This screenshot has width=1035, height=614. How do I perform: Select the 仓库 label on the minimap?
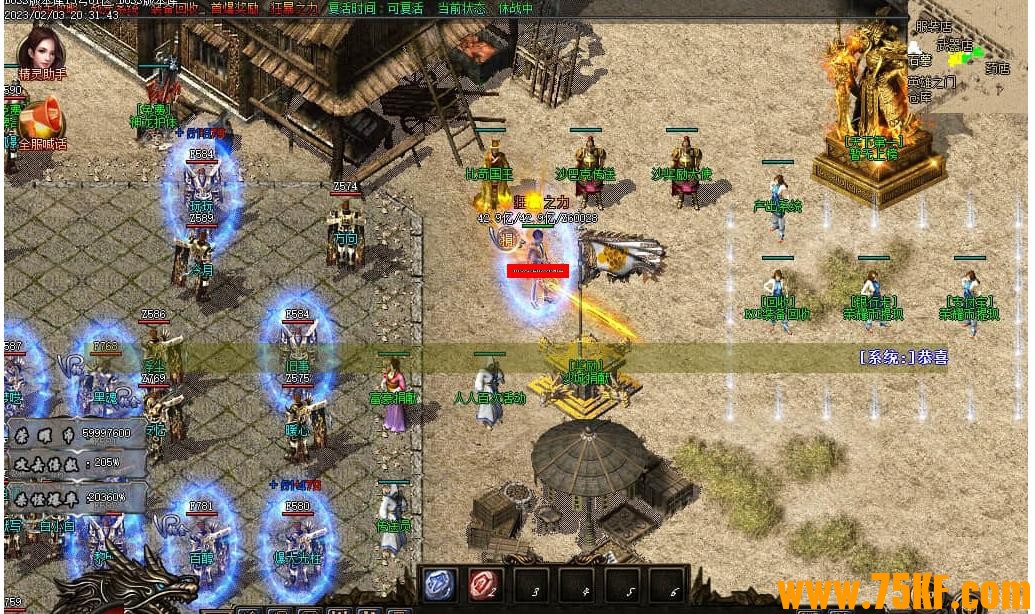(x=920, y=97)
